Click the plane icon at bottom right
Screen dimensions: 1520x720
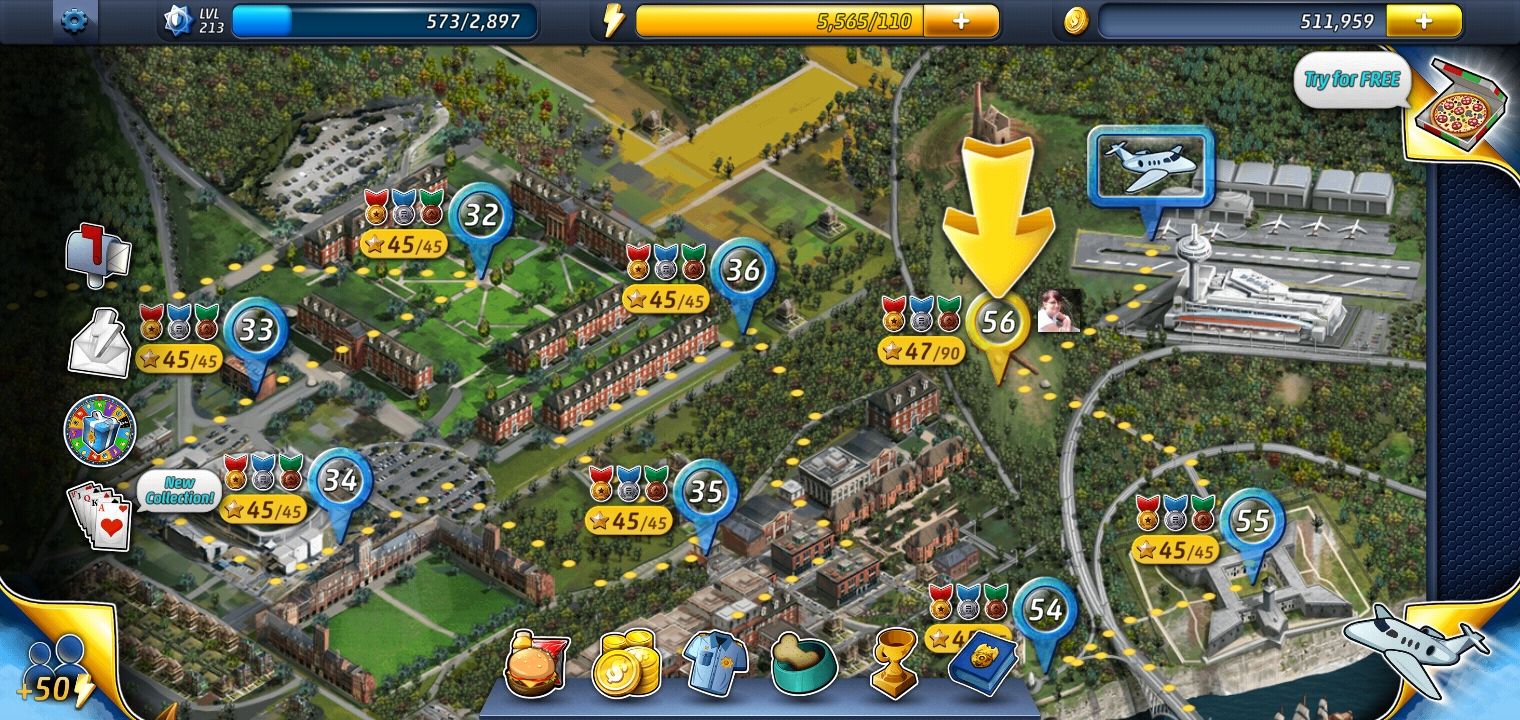1419,652
